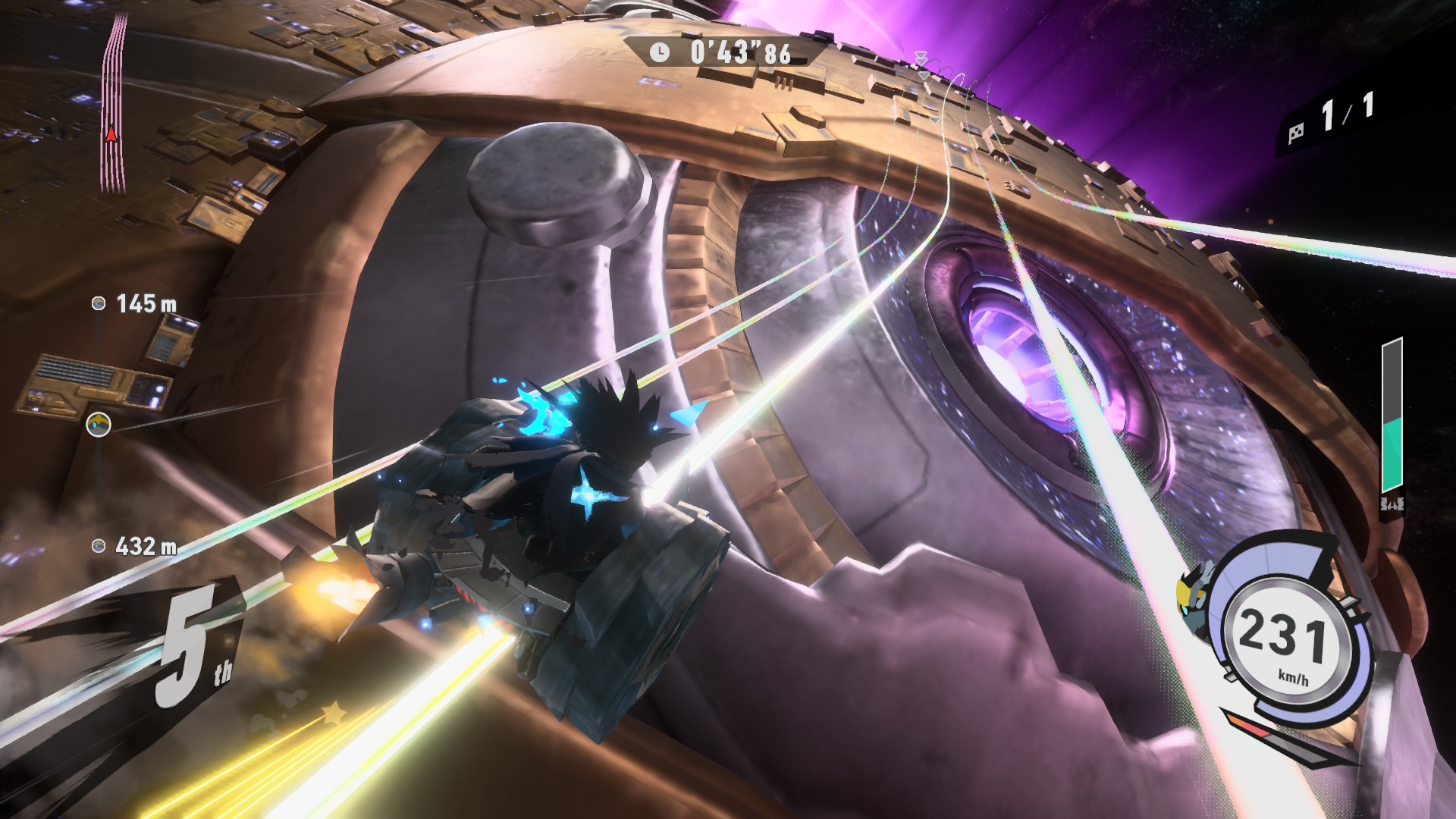The width and height of the screenshot is (1456, 819).
Task: Click the rival racer icon on the distance tracker
Action: tap(99, 425)
